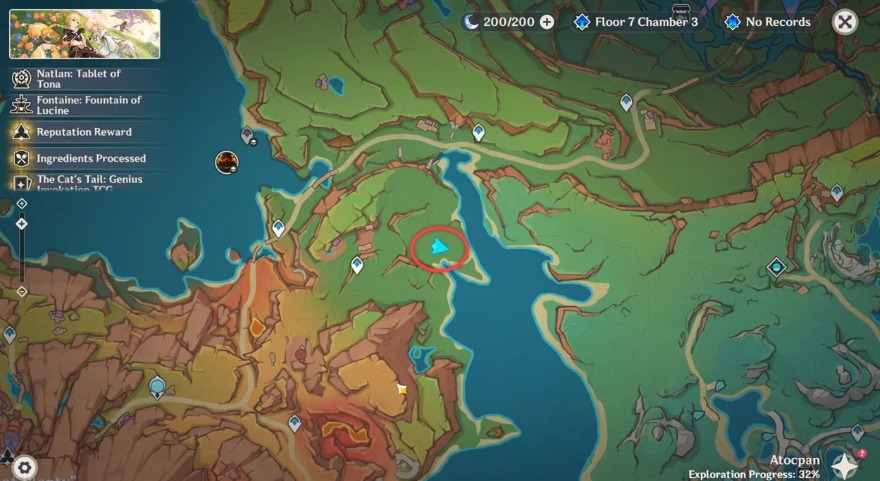The image size is (880, 481).
Task: Open the No Records theater entry
Action: (x=767, y=22)
